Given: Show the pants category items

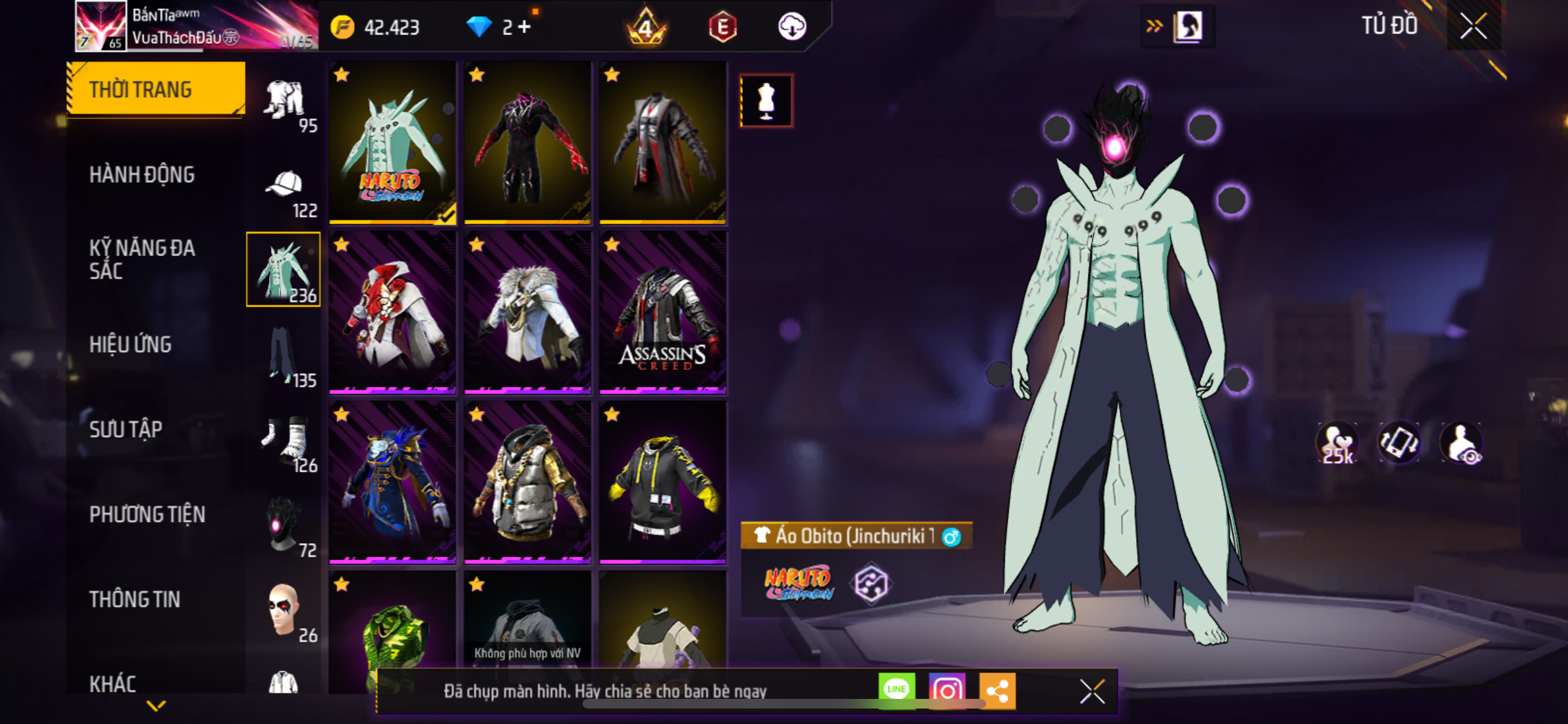Looking at the screenshot, I should (285, 357).
